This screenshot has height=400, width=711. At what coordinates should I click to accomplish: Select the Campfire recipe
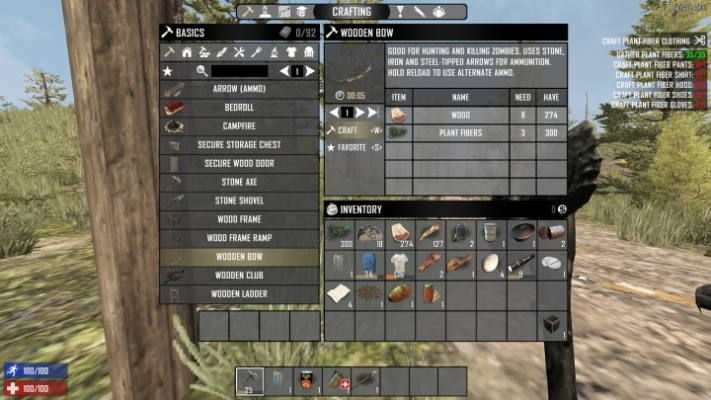(238, 126)
